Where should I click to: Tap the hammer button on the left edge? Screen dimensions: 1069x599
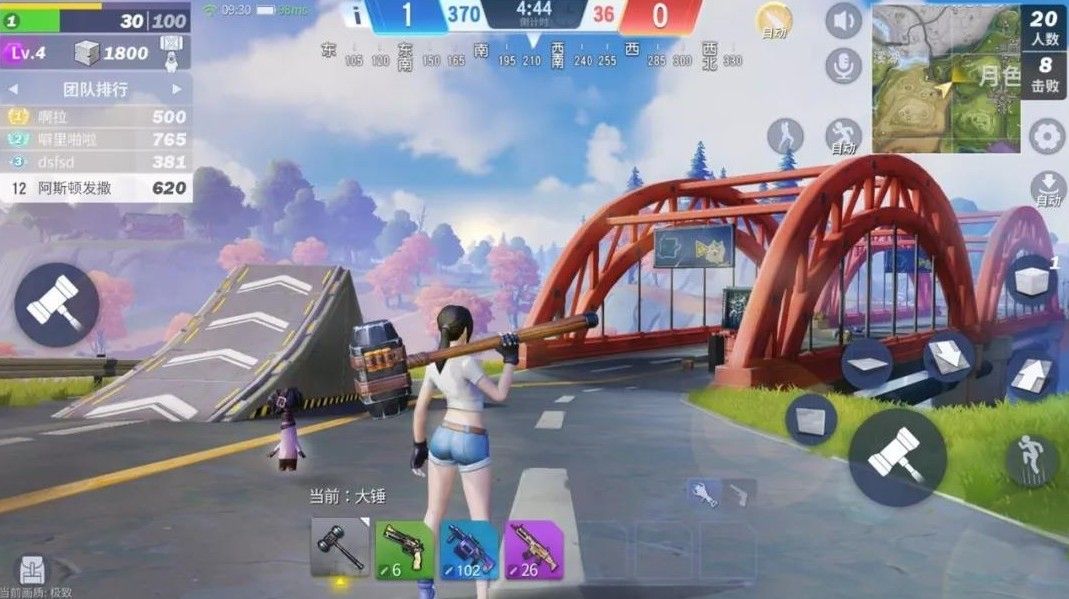56,304
